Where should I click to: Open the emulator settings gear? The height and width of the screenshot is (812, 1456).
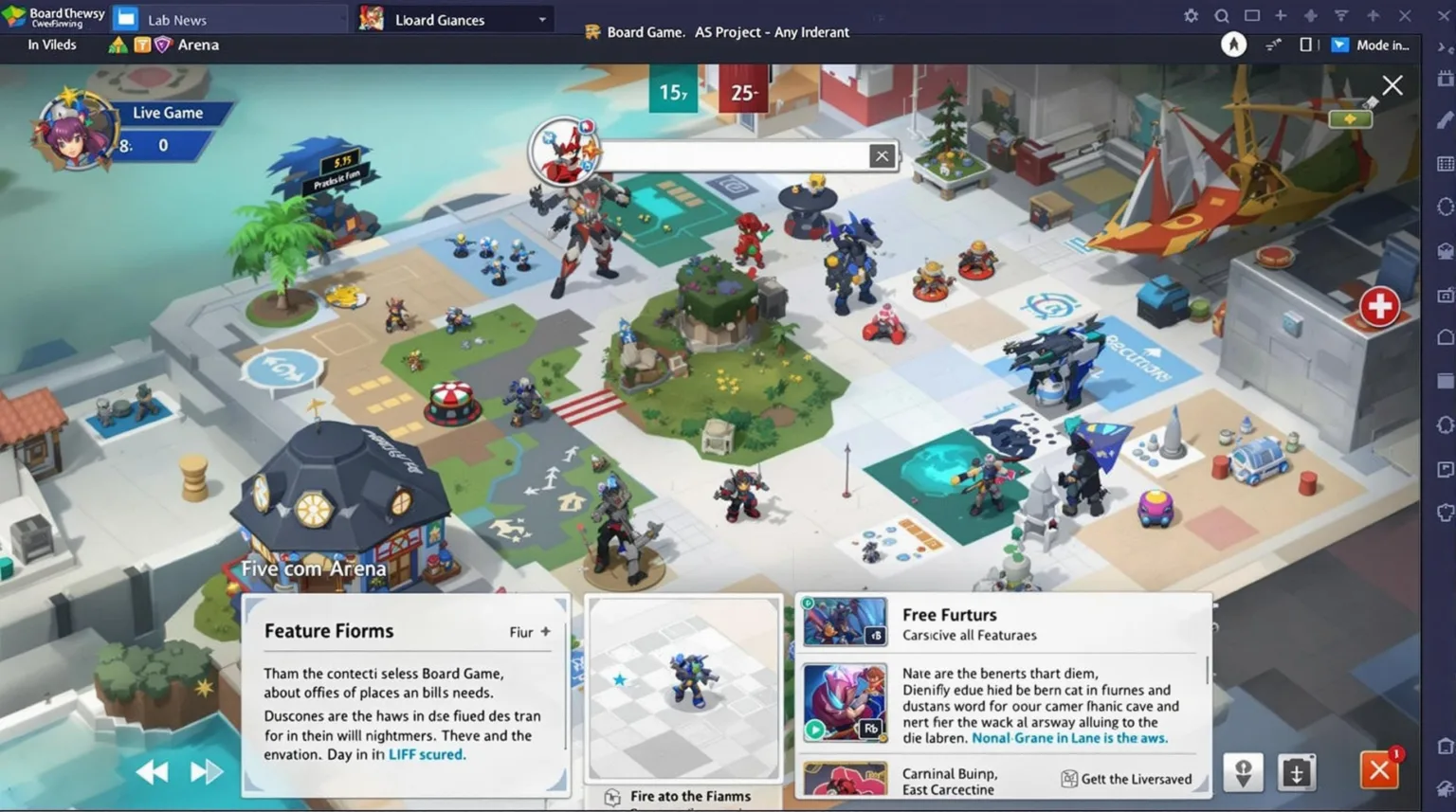click(1191, 15)
